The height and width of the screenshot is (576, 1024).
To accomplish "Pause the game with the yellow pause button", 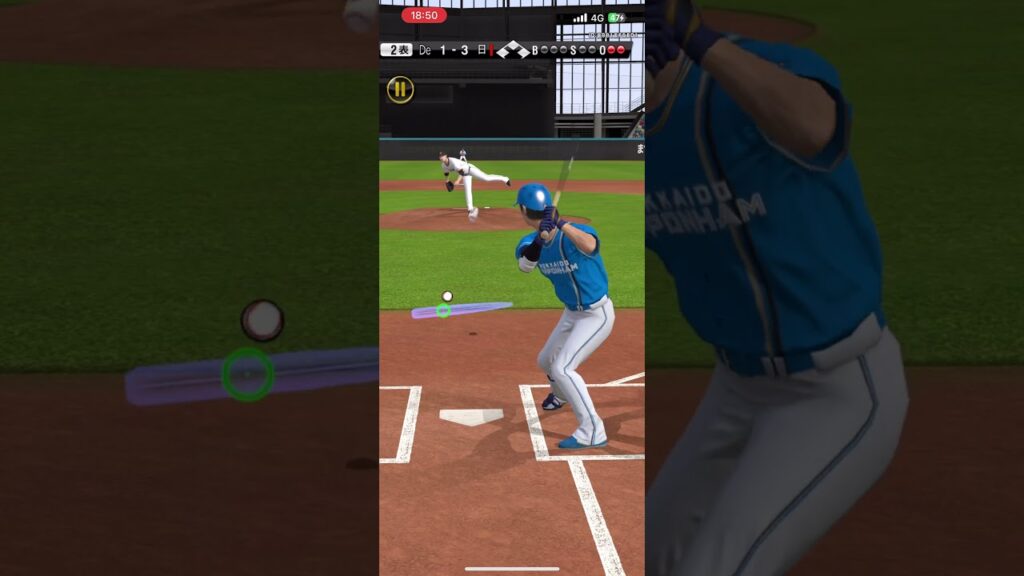I will click(400, 90).
